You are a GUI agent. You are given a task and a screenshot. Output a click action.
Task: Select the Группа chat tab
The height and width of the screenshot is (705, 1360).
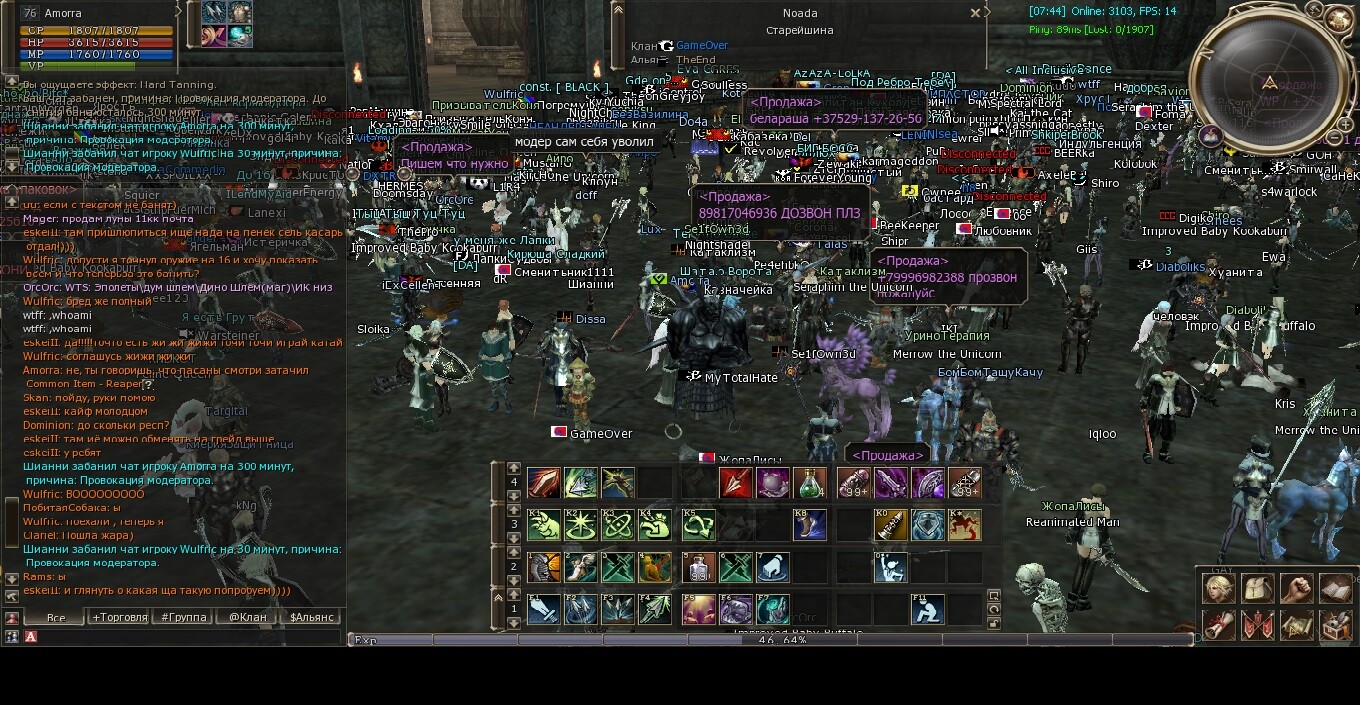tap(184, 617)
